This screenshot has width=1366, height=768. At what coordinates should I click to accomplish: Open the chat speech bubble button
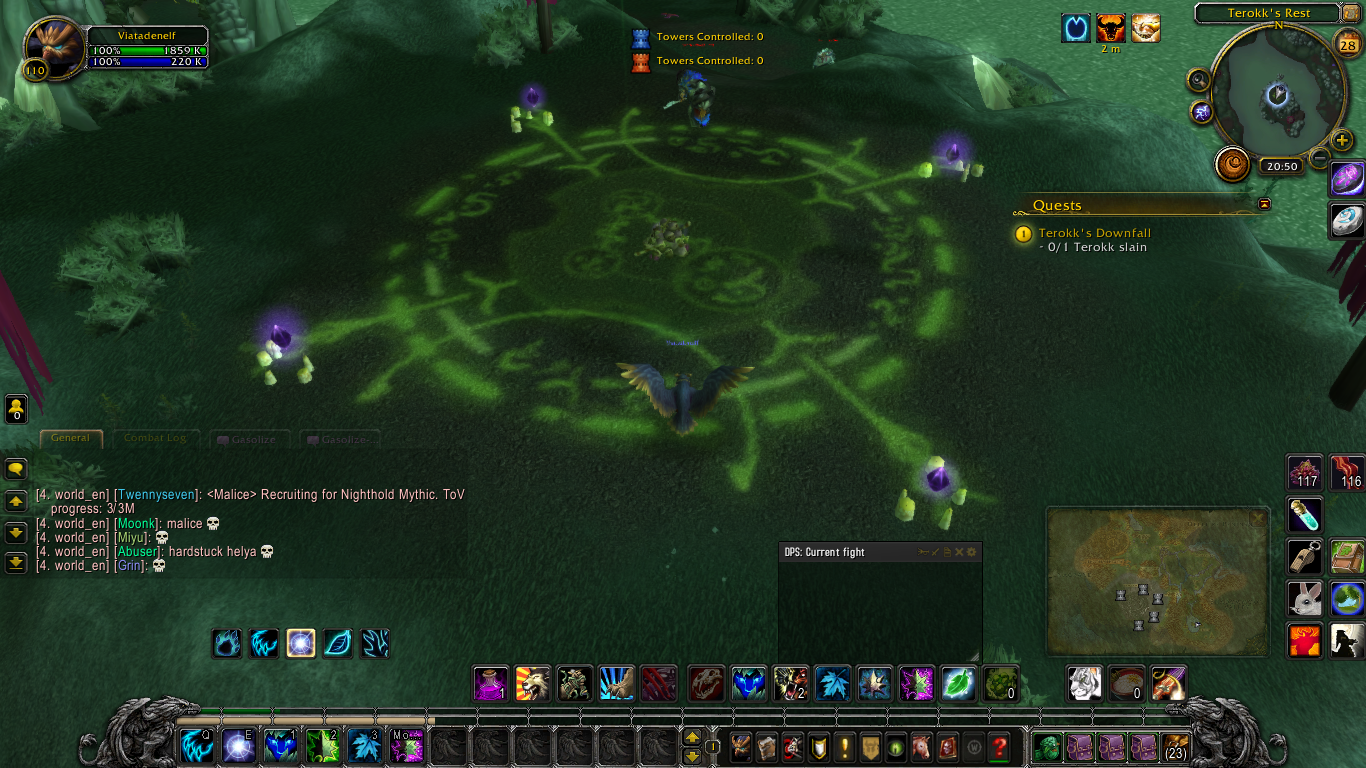click(x=16, y=468)
